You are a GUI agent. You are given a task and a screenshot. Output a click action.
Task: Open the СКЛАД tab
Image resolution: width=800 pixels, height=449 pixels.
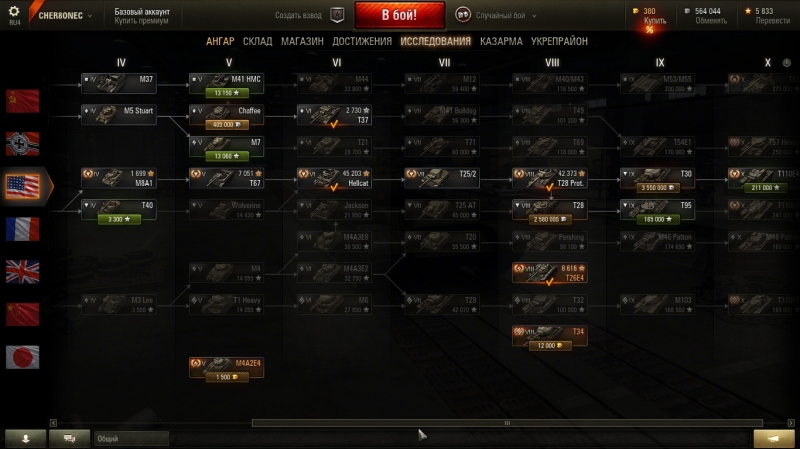257,42
